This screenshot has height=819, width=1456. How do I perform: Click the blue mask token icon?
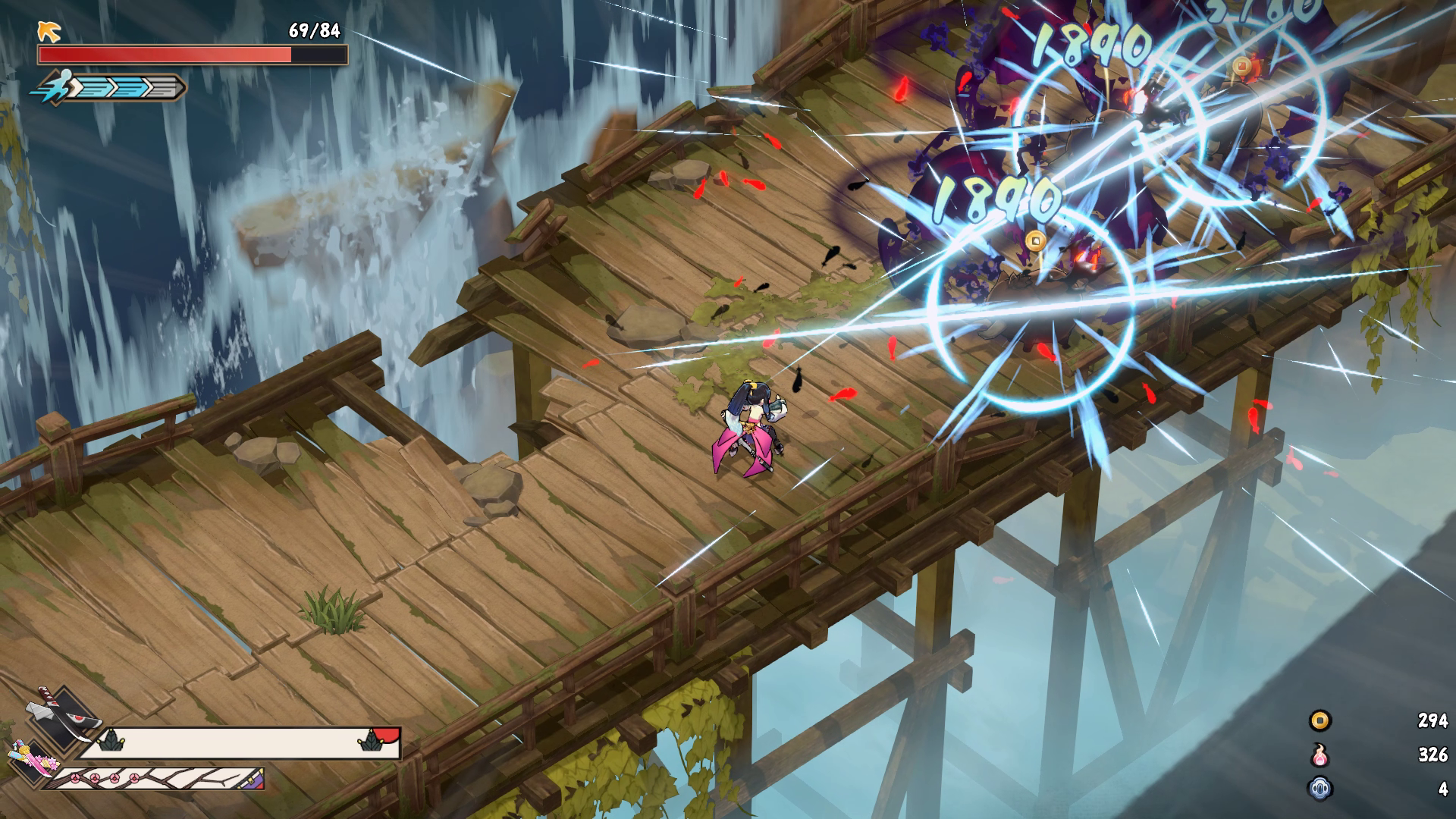1320,789
